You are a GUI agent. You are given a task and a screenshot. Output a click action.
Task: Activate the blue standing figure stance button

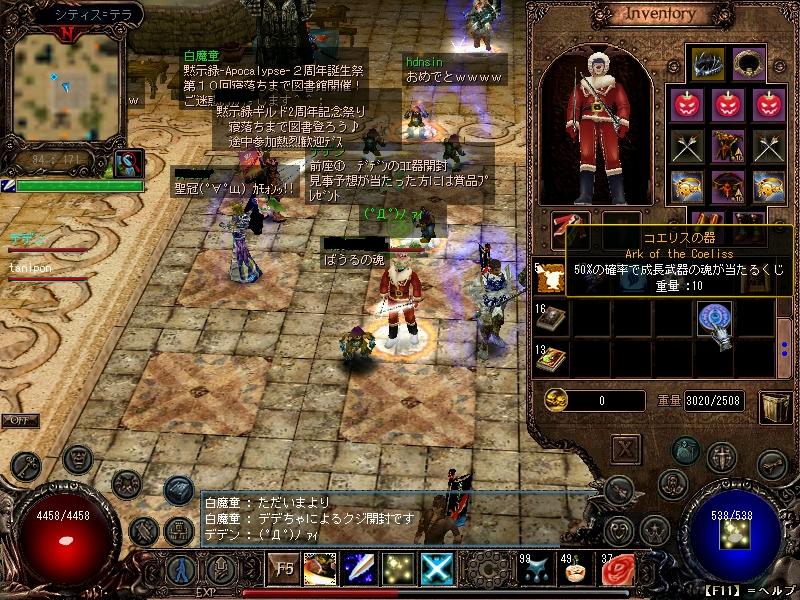[181, 569]
